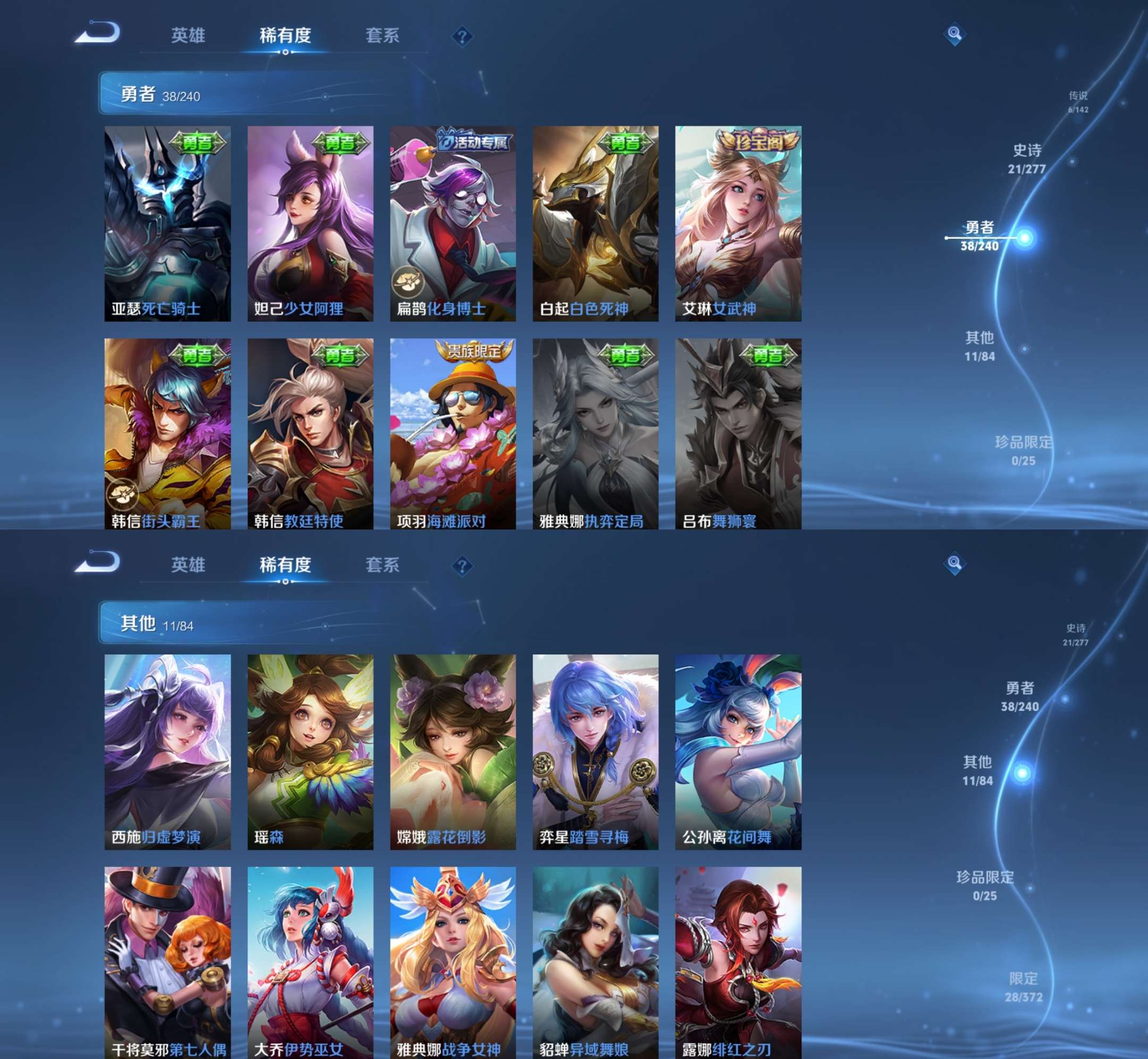1148x1059 pixels.
Task: Choose the 扁鹊 化身博士 skin card
Action: [452, 223]
